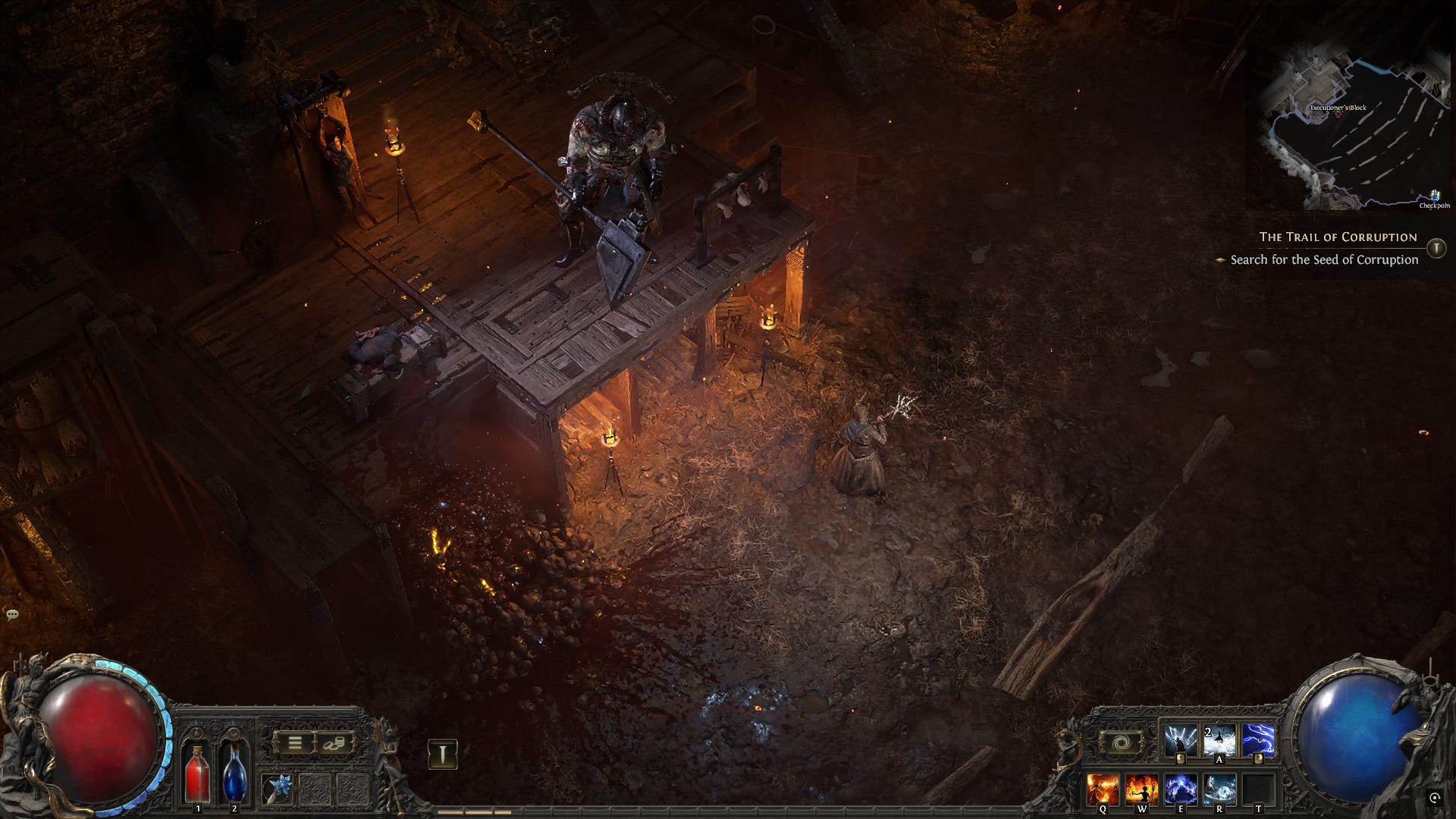Open the chat speech bubble icon
The width and height of the screenshot is (1456, 819).
point(12,614)
